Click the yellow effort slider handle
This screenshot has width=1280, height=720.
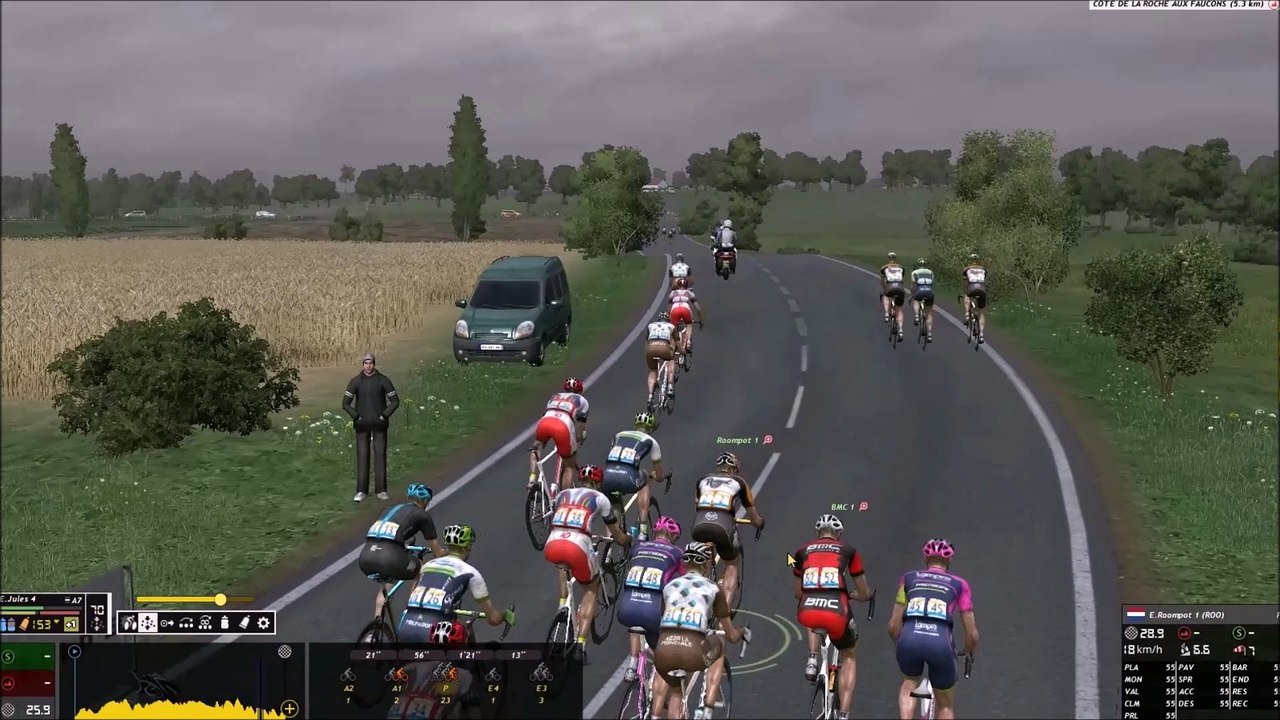(x=220, y=600)
